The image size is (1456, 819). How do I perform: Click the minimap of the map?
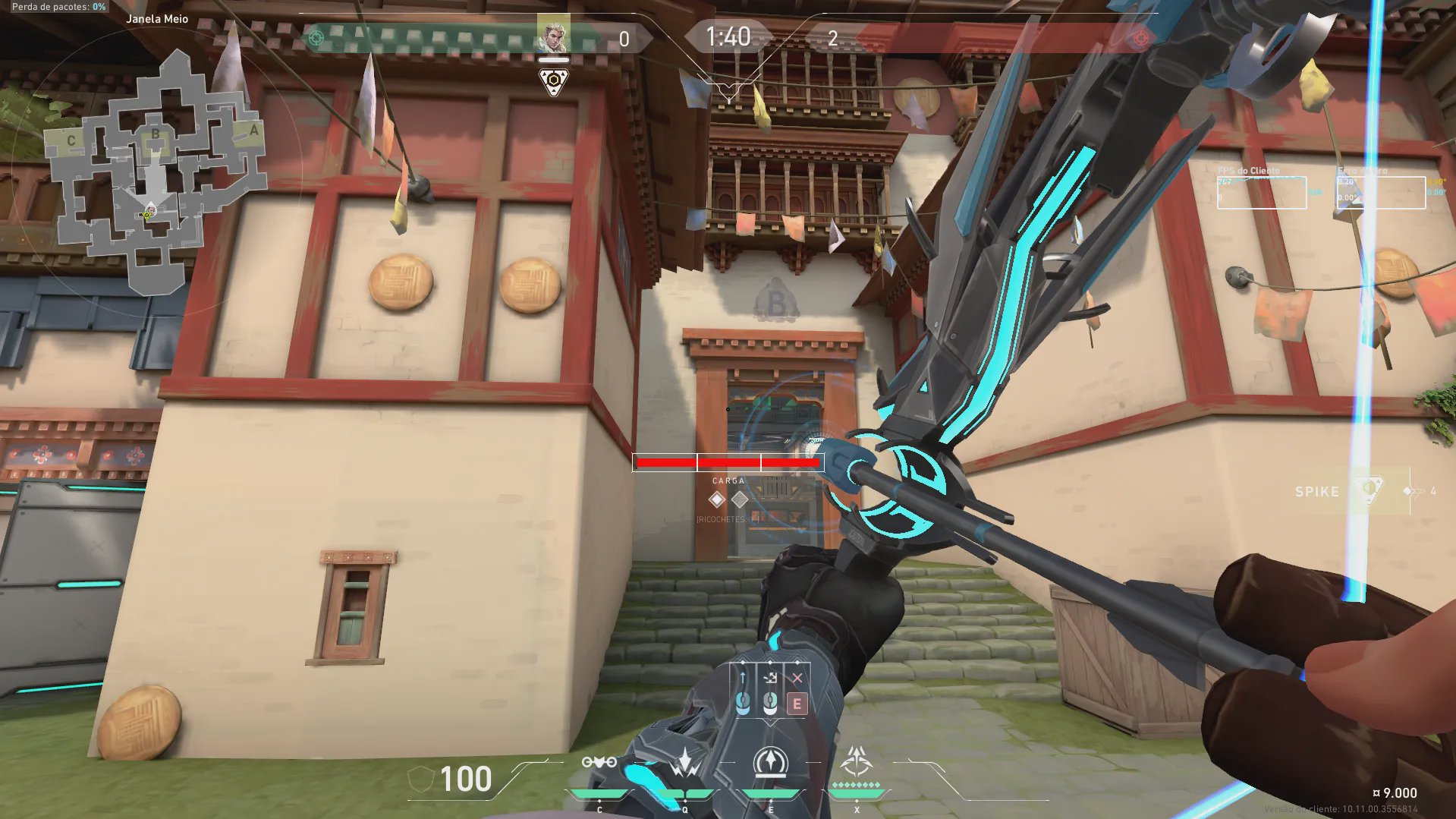[x=156, y=171]
